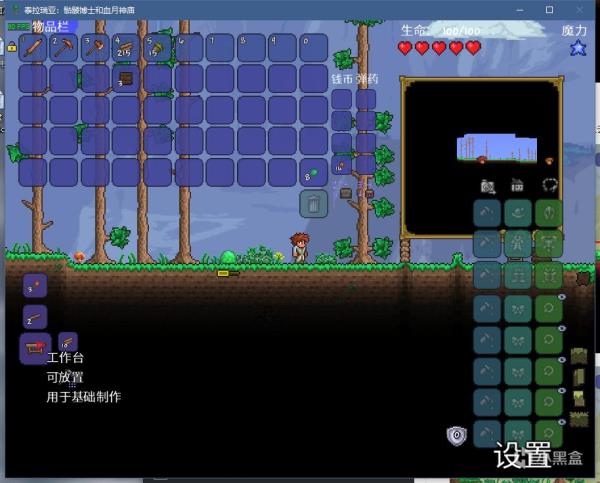Craft the Work Bench (工作台) recipe

click(x=33, y=349)
